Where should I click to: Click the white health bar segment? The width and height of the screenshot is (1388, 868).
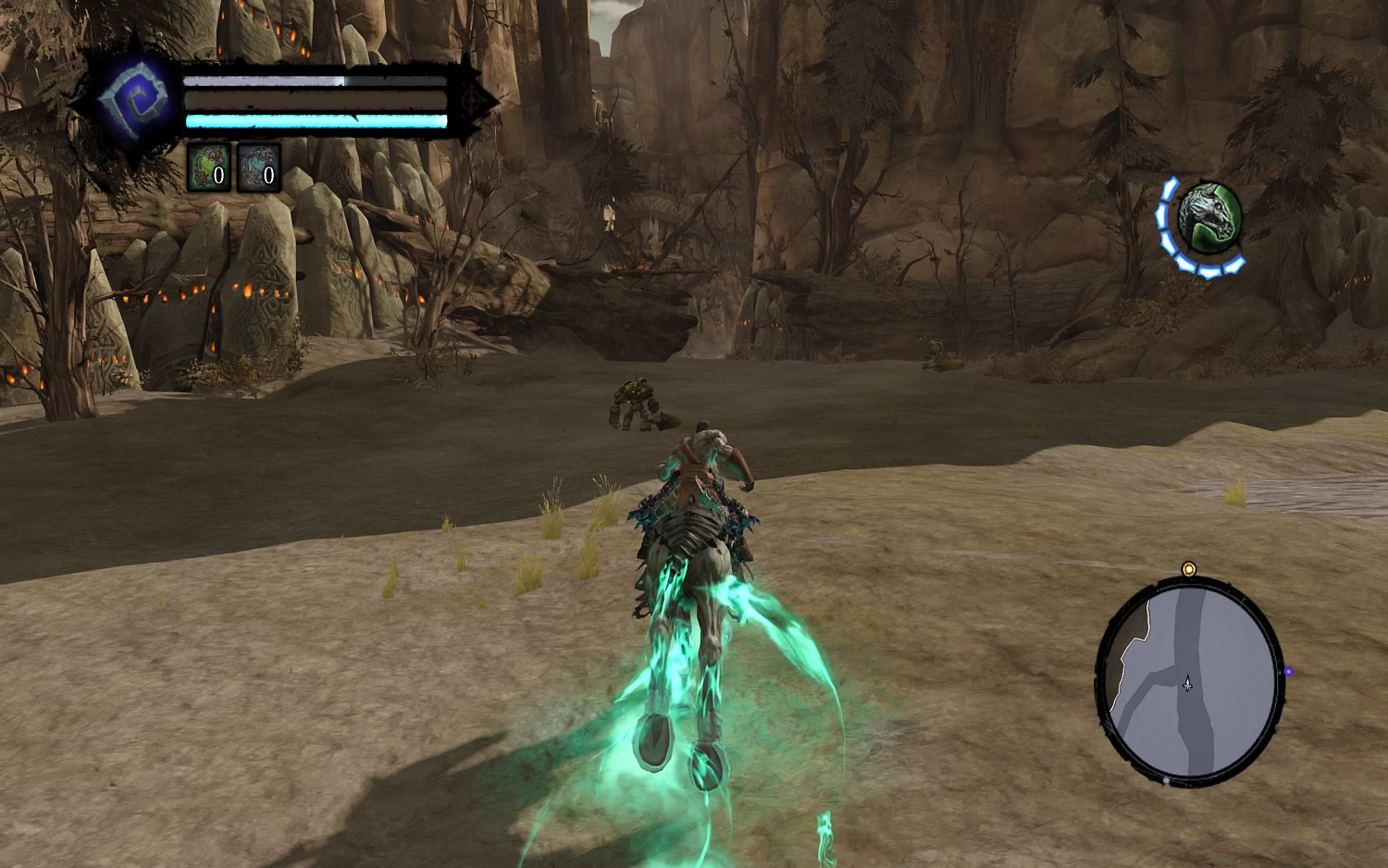click(262, 81)
